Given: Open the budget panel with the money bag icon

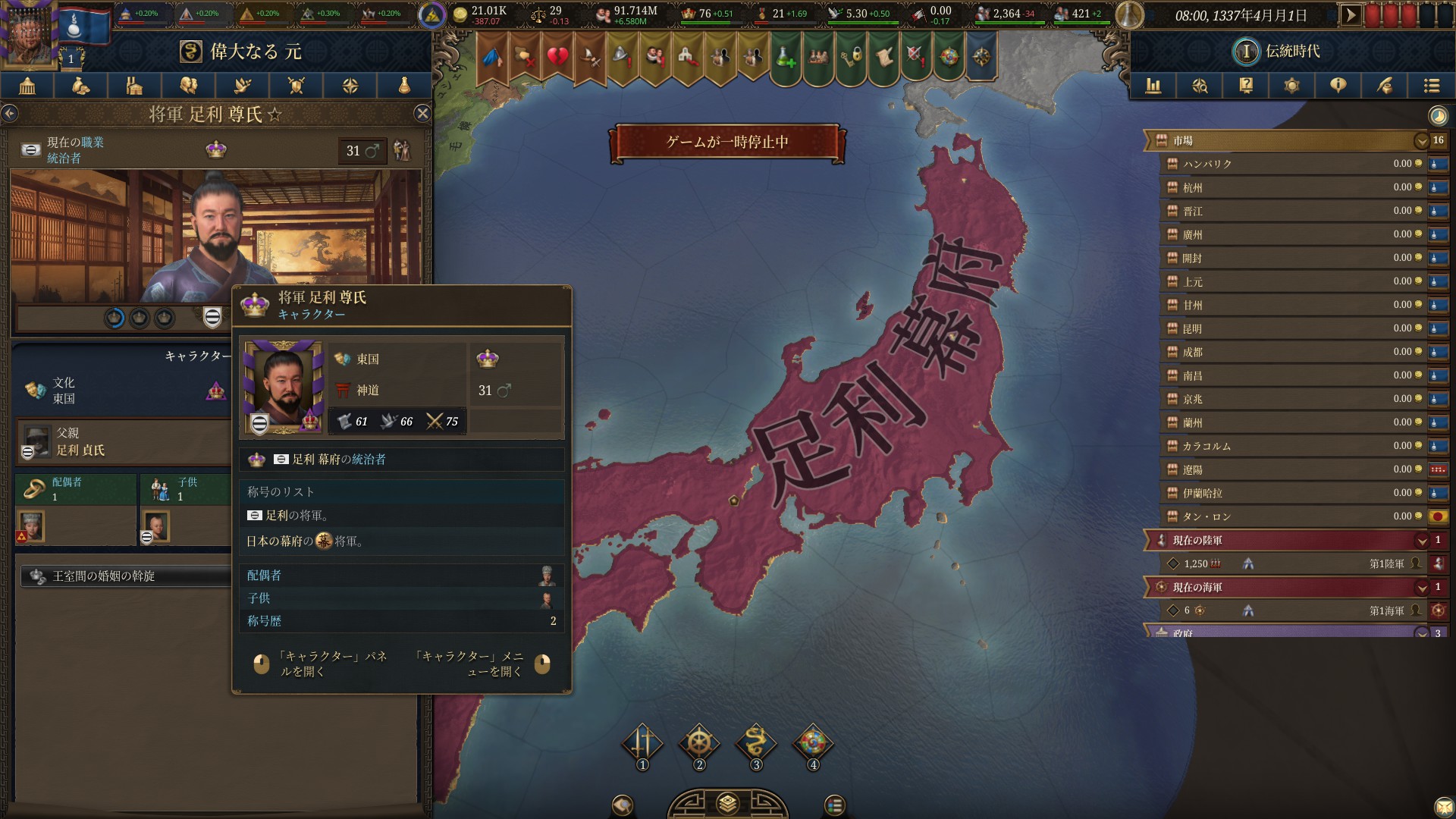Looking at the screenshot, I should [80, 86].
